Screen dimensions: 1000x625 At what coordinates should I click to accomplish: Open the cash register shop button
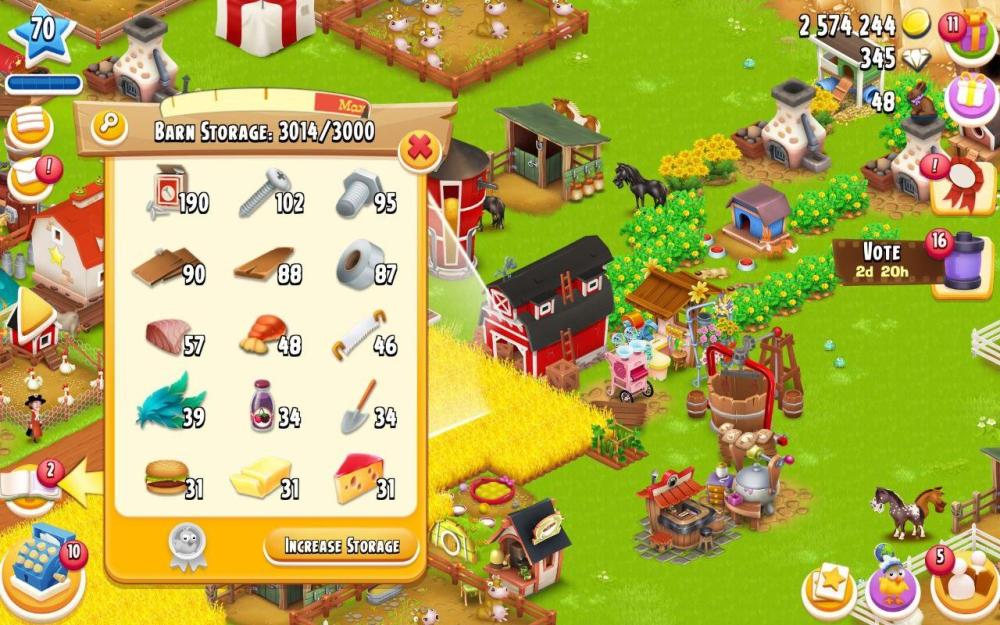pyautogui.click(x=42, y=563)
